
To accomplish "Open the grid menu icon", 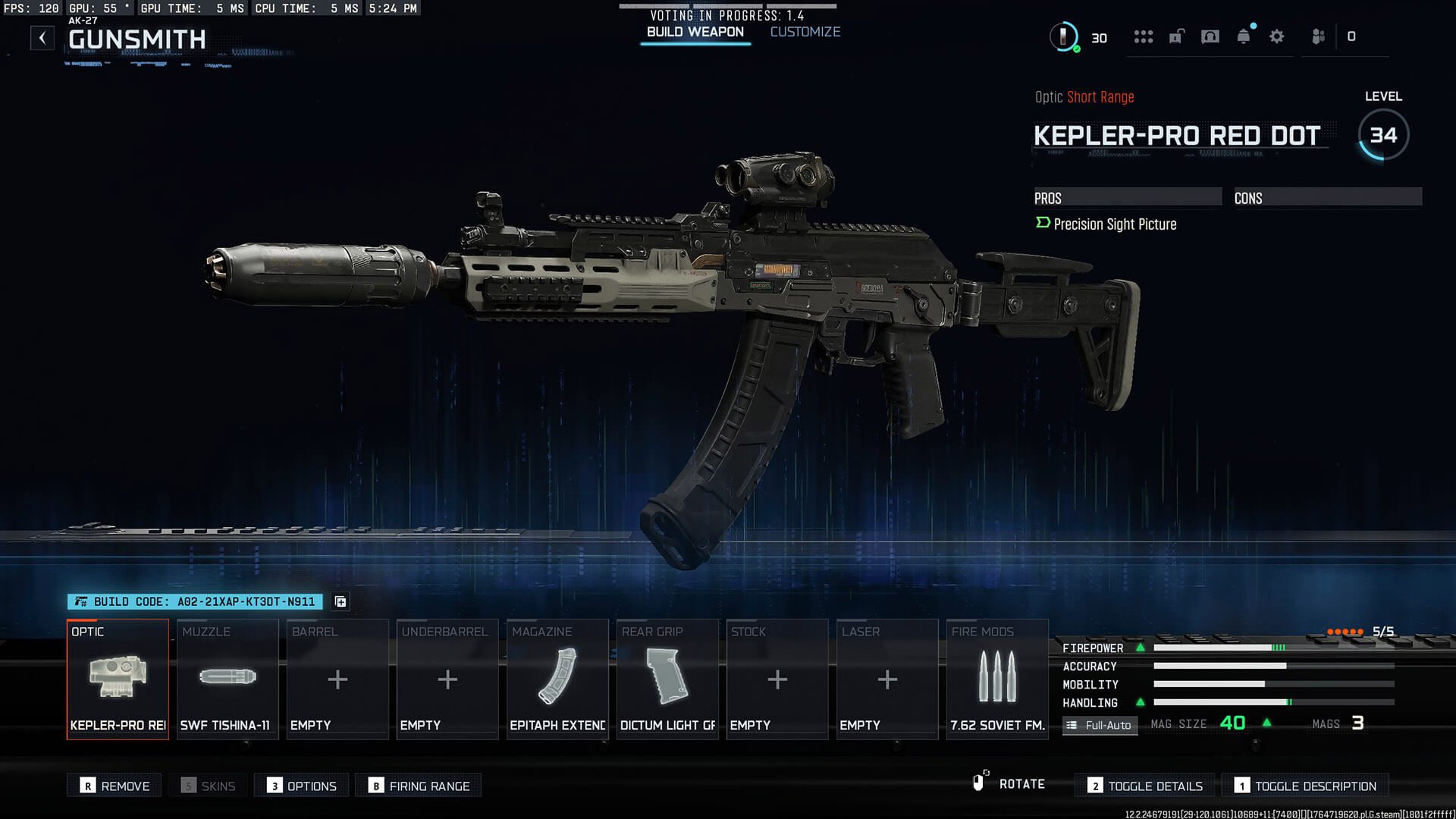I will pyautogui.click(x=1143, y=36).
